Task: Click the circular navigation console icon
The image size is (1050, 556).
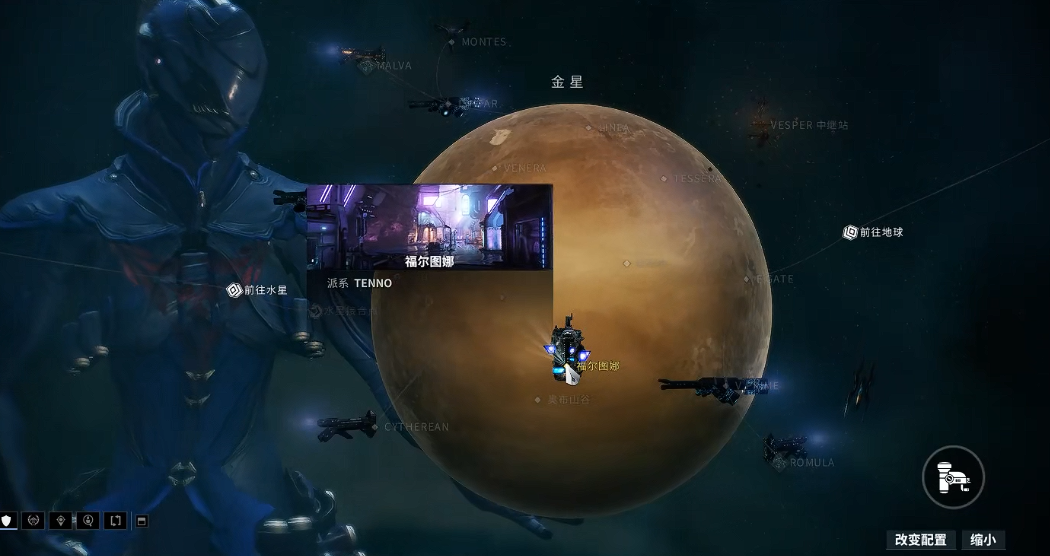Action: click(x=953, y=476)
